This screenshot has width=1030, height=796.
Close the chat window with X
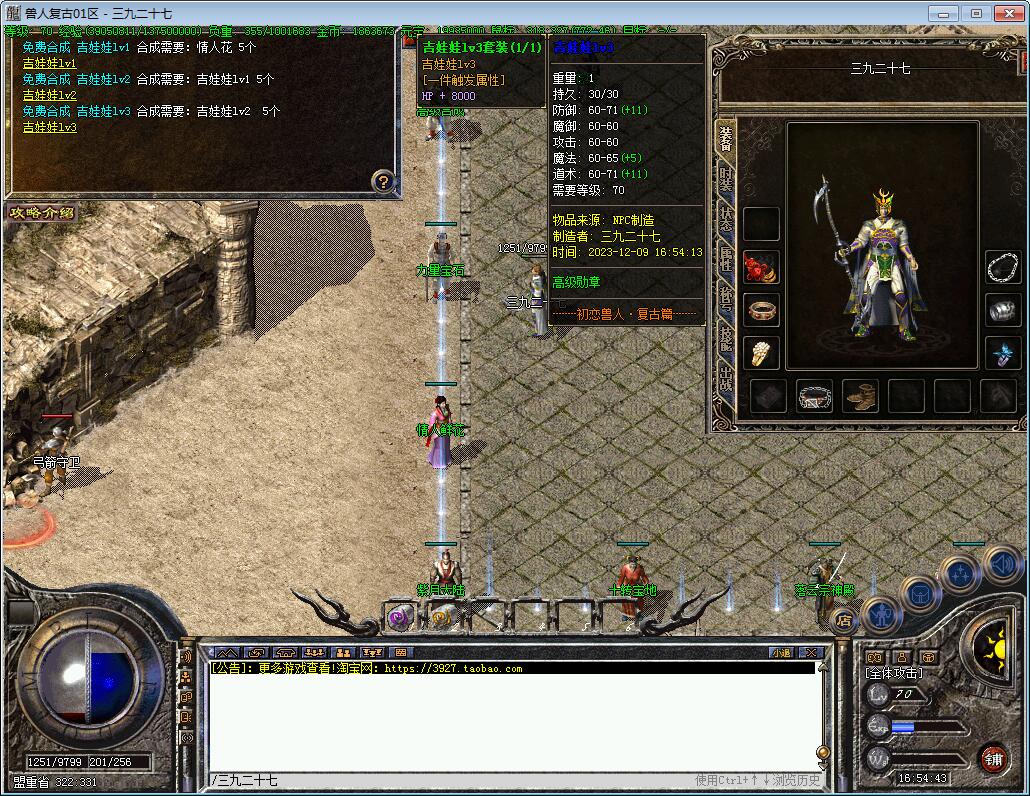811,653
